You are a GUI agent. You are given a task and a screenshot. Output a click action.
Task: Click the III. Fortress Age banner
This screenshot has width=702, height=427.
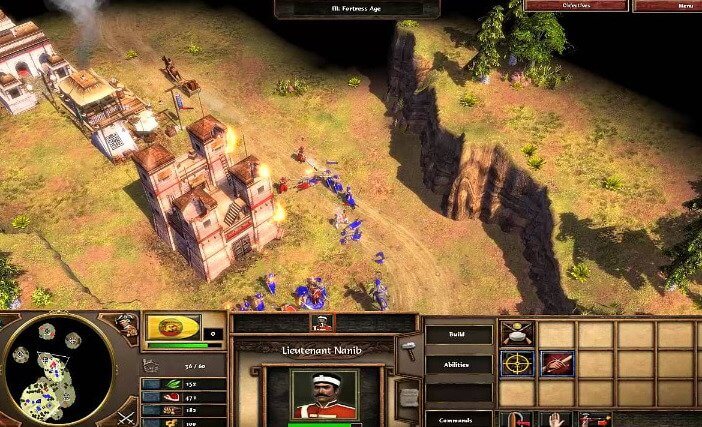pos(358,9)
